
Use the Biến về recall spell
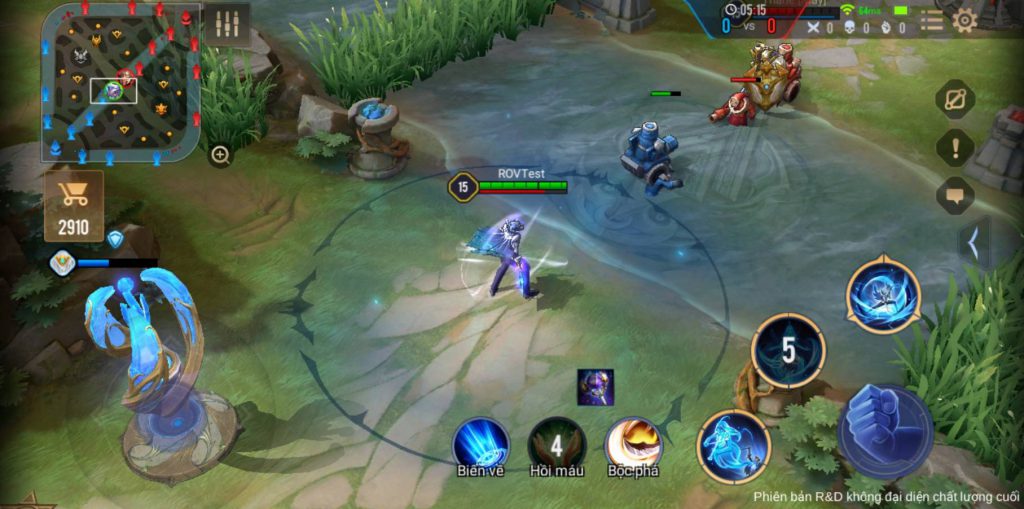(480, 443)
